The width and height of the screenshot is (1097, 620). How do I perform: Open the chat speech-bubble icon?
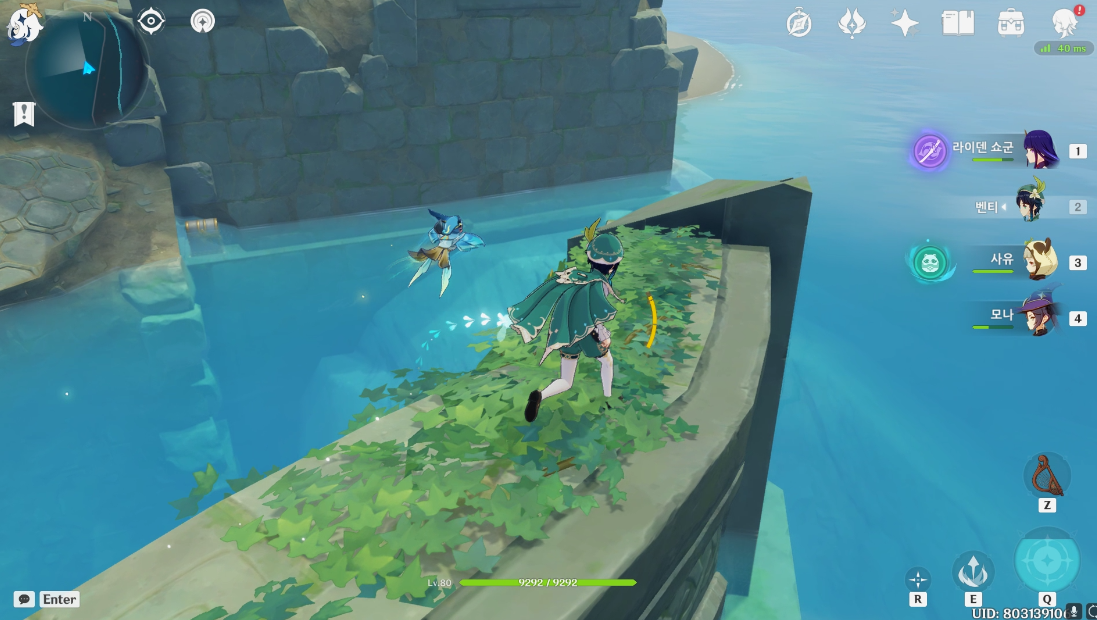24,599
